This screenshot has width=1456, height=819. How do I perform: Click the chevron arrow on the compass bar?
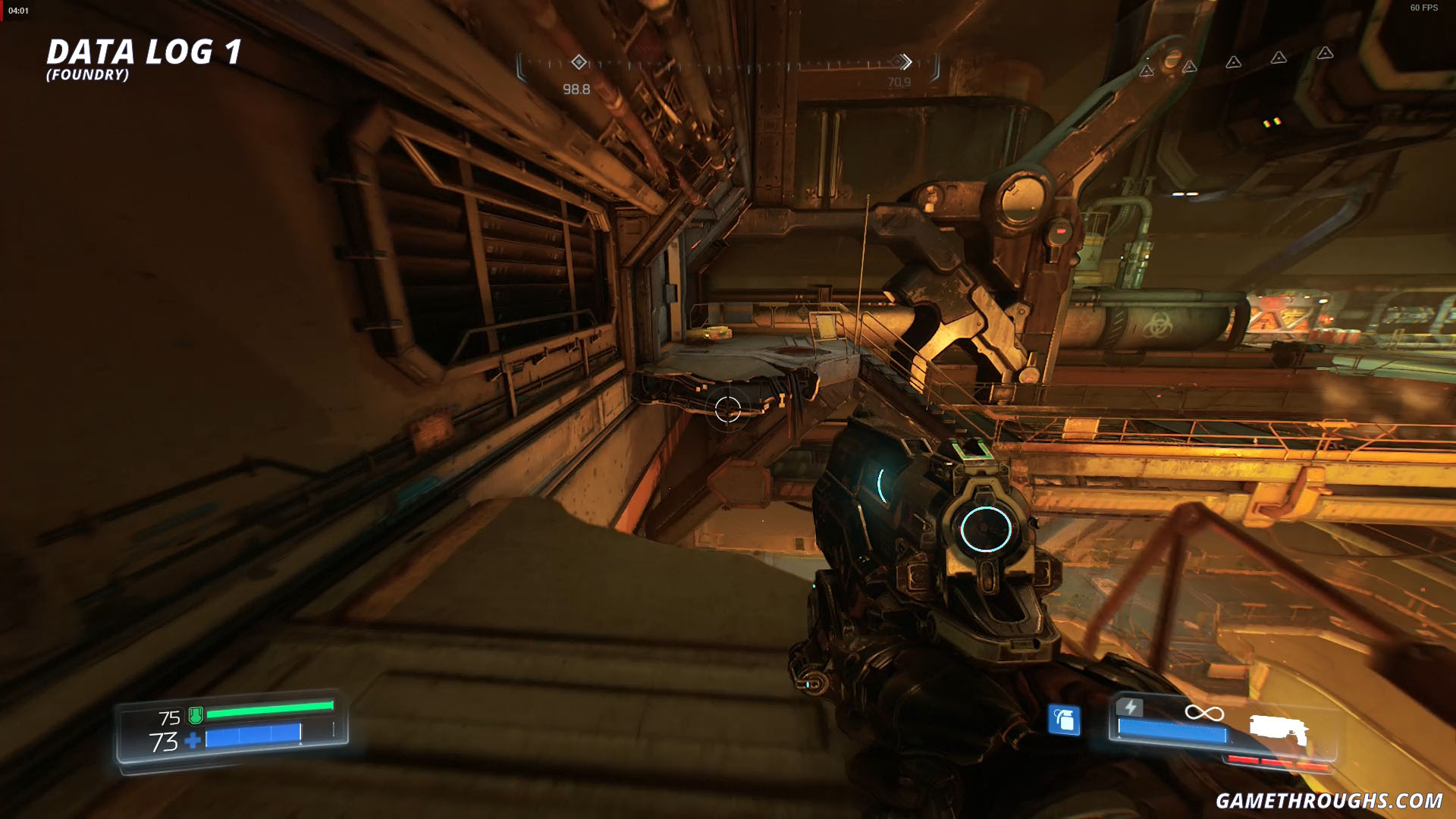tap(905, 64)
